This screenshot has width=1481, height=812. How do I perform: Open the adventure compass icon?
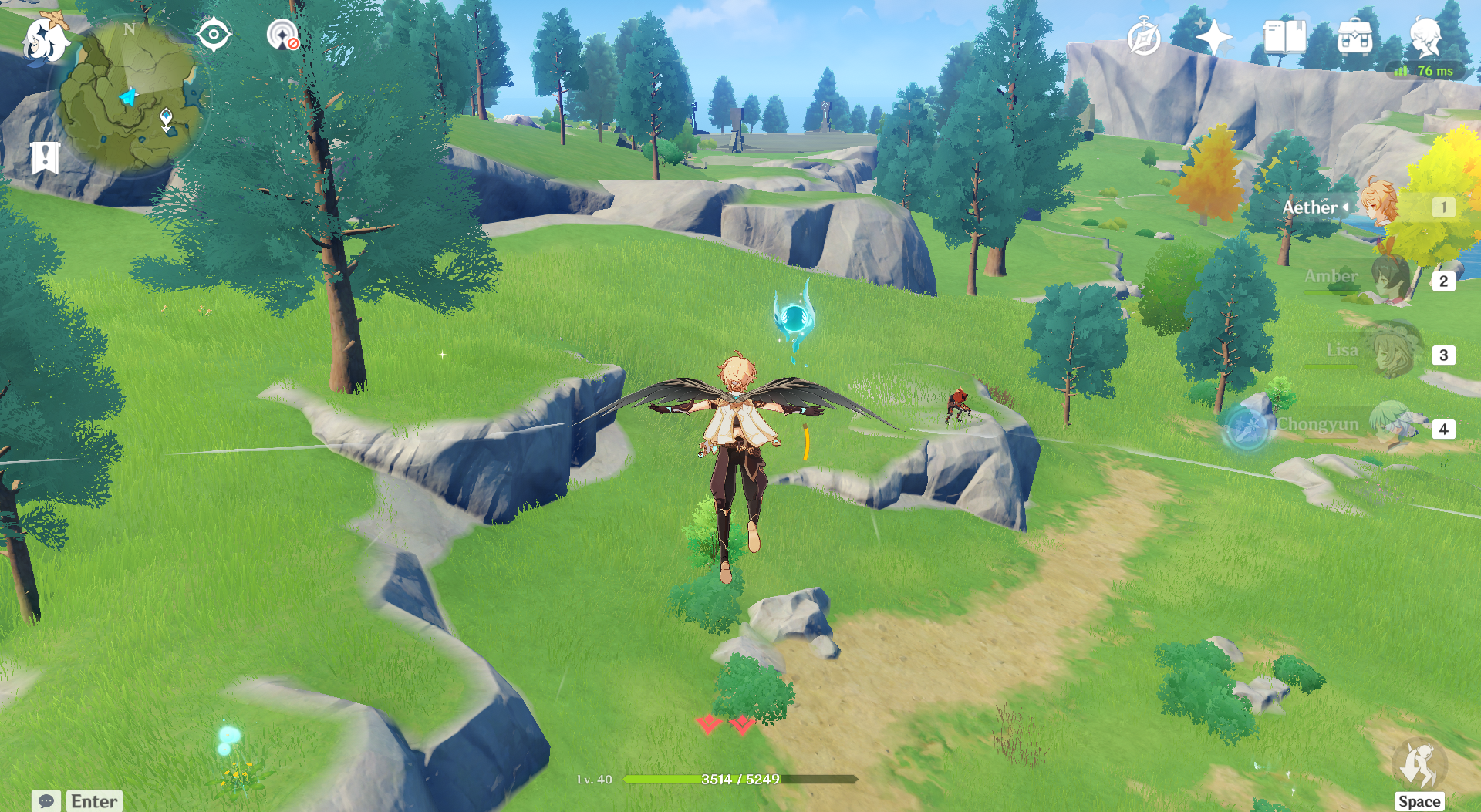coord(1143,38)
